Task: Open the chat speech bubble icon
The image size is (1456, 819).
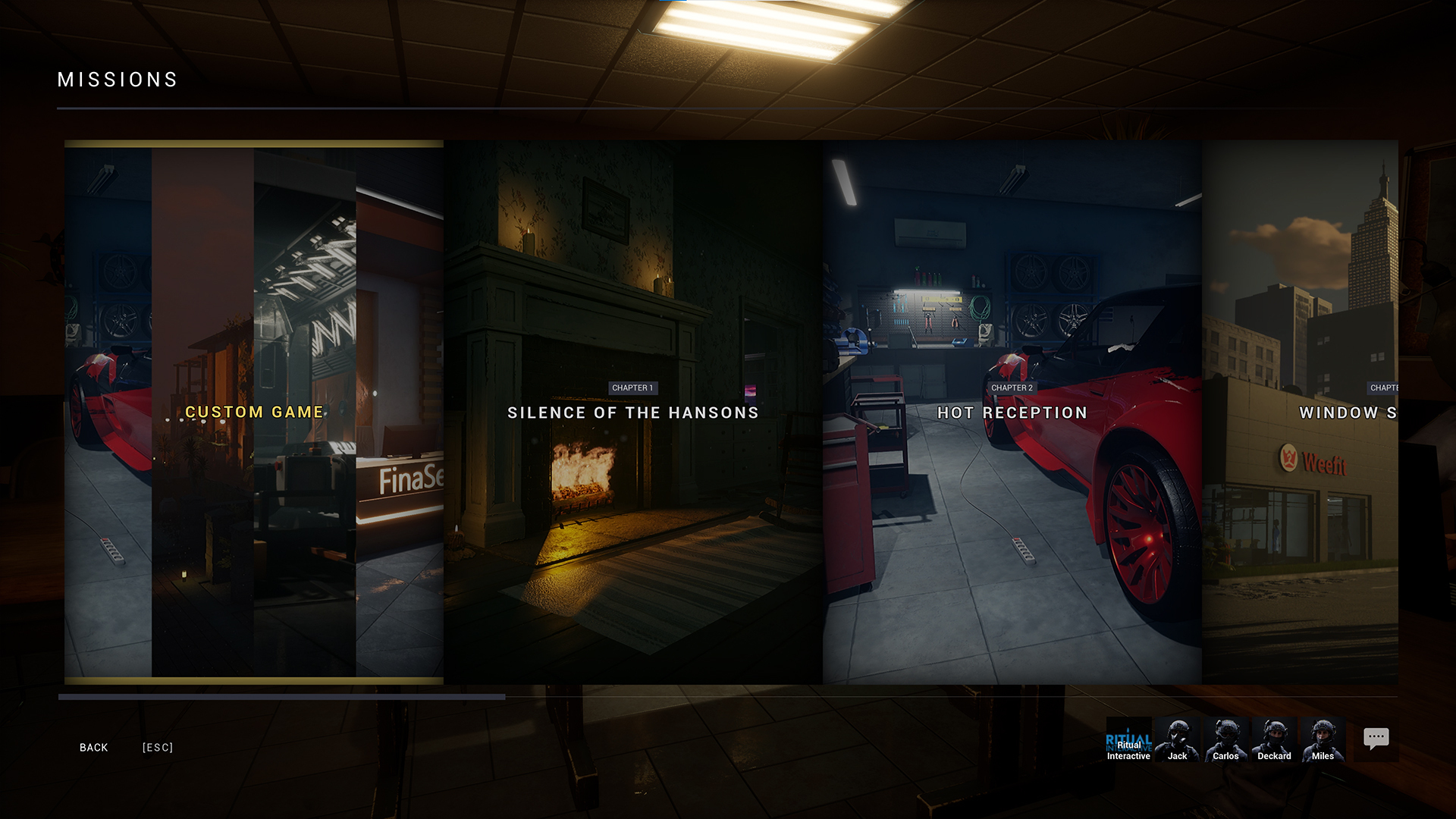Action: (x=1376, y=739)
